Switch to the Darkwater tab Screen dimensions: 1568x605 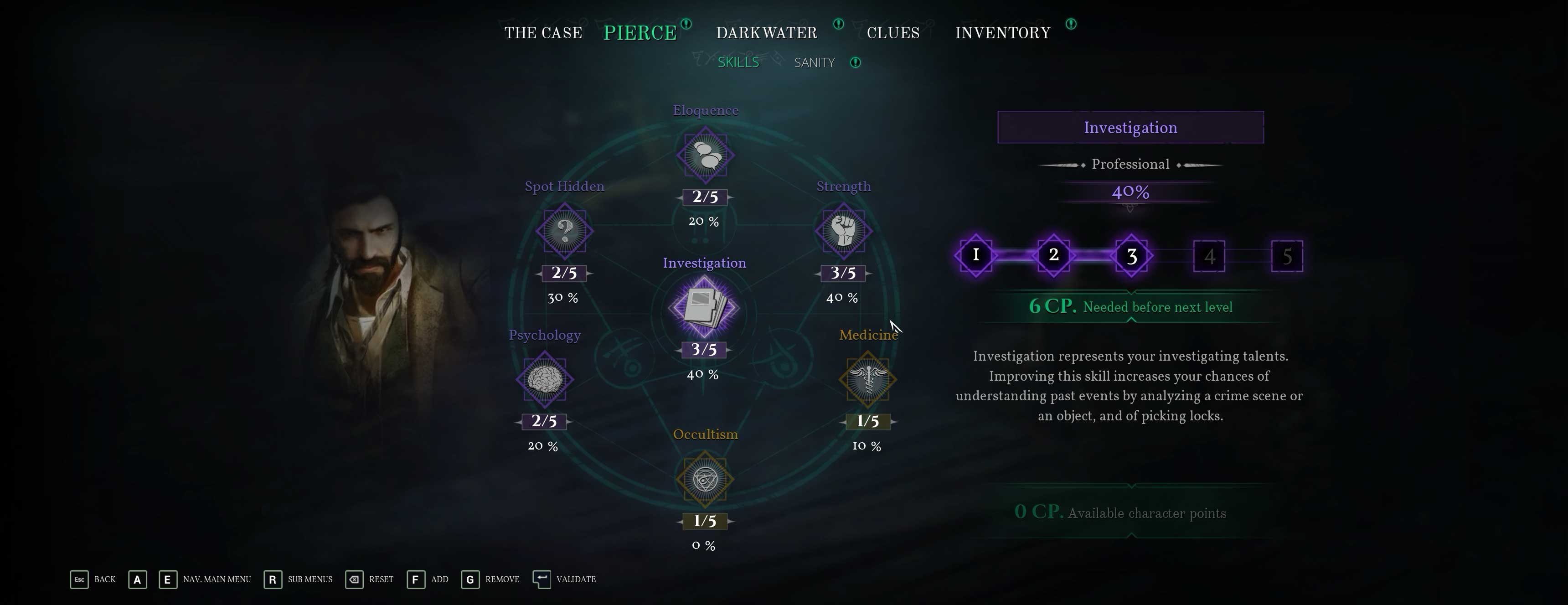(x=766, y=33)
